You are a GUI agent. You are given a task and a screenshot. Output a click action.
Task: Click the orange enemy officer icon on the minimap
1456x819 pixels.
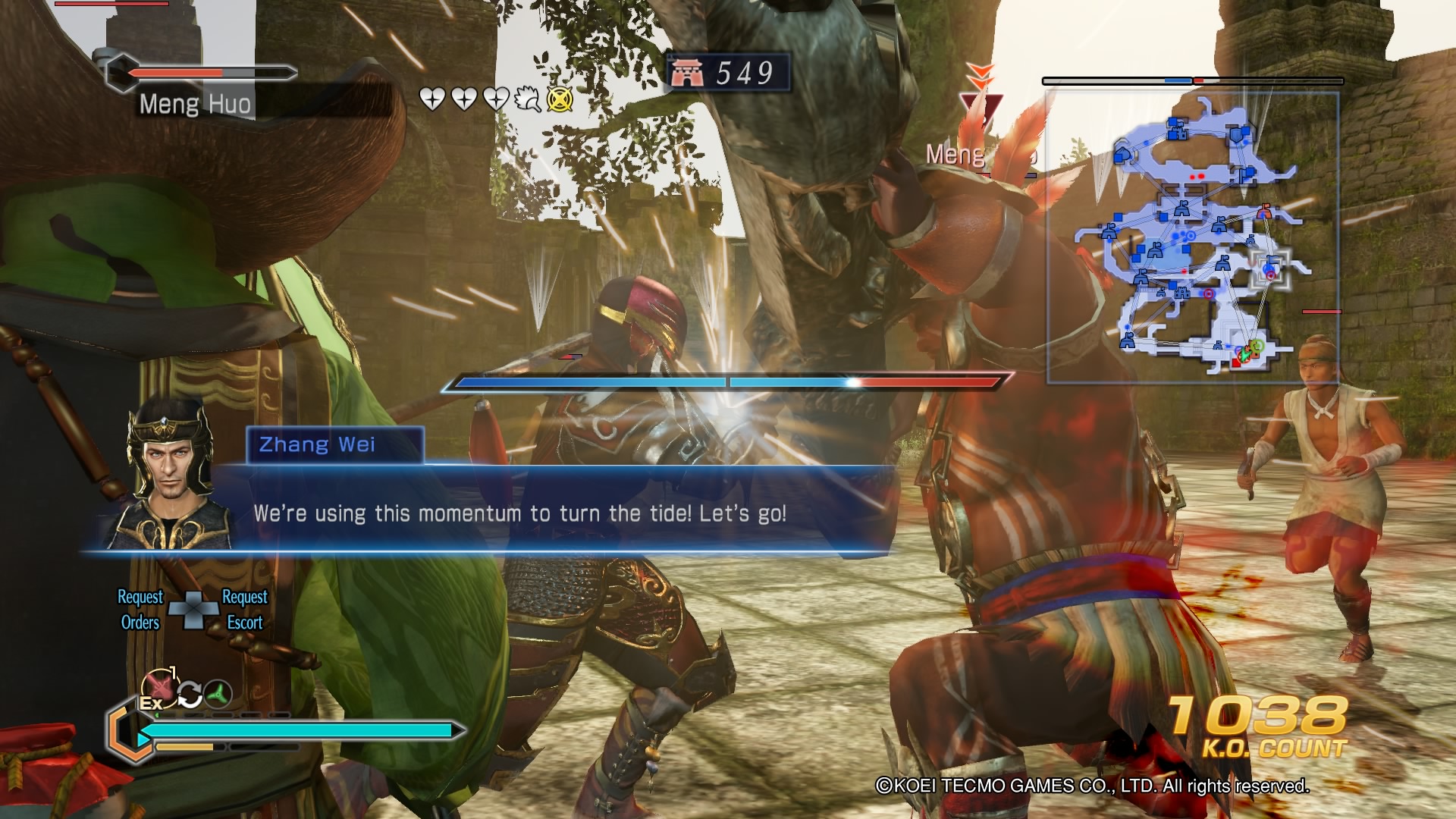point(1264,212)
